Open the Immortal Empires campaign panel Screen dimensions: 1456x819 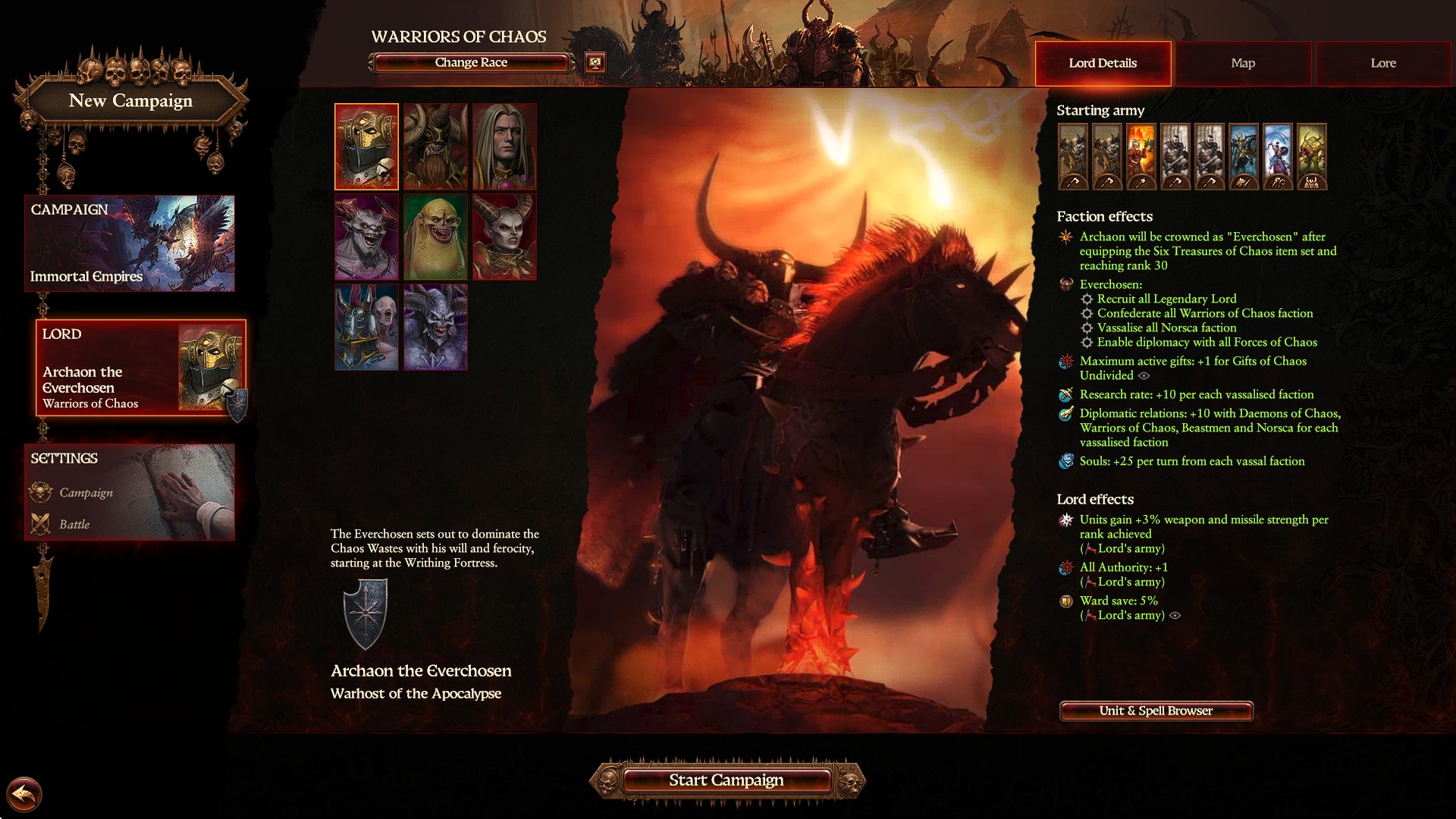coord(130,243)
